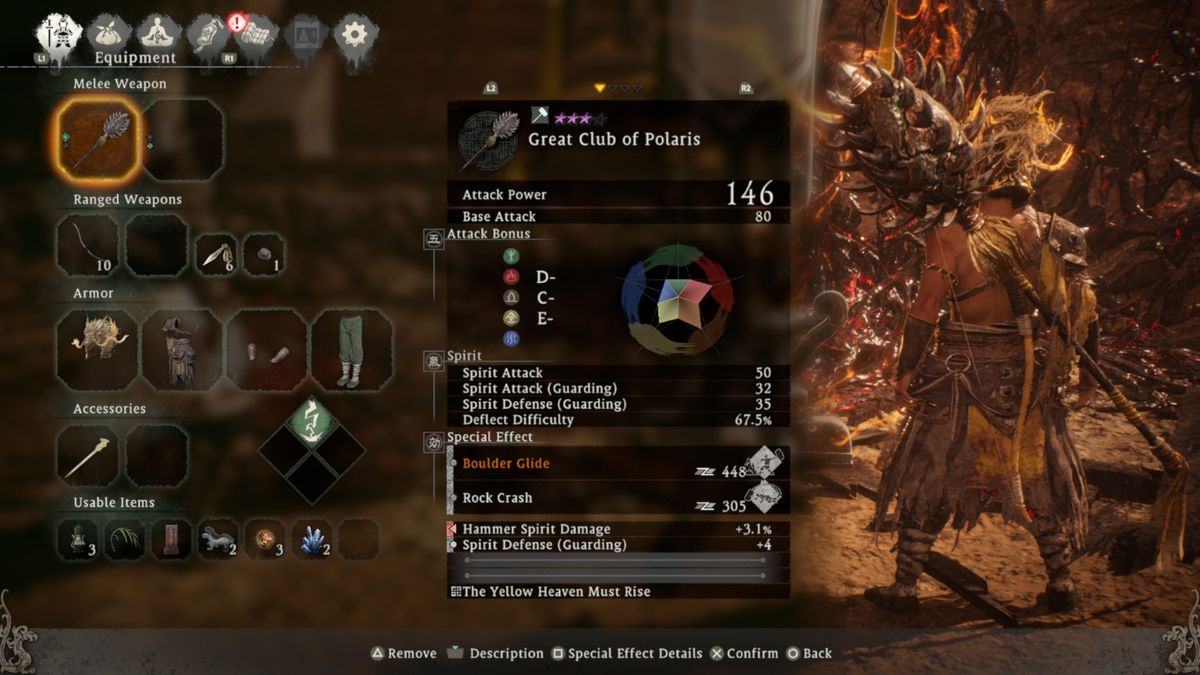Select the spiked helmet armor slot
Screen dimensions: 1200x675
tap(98, 349)
